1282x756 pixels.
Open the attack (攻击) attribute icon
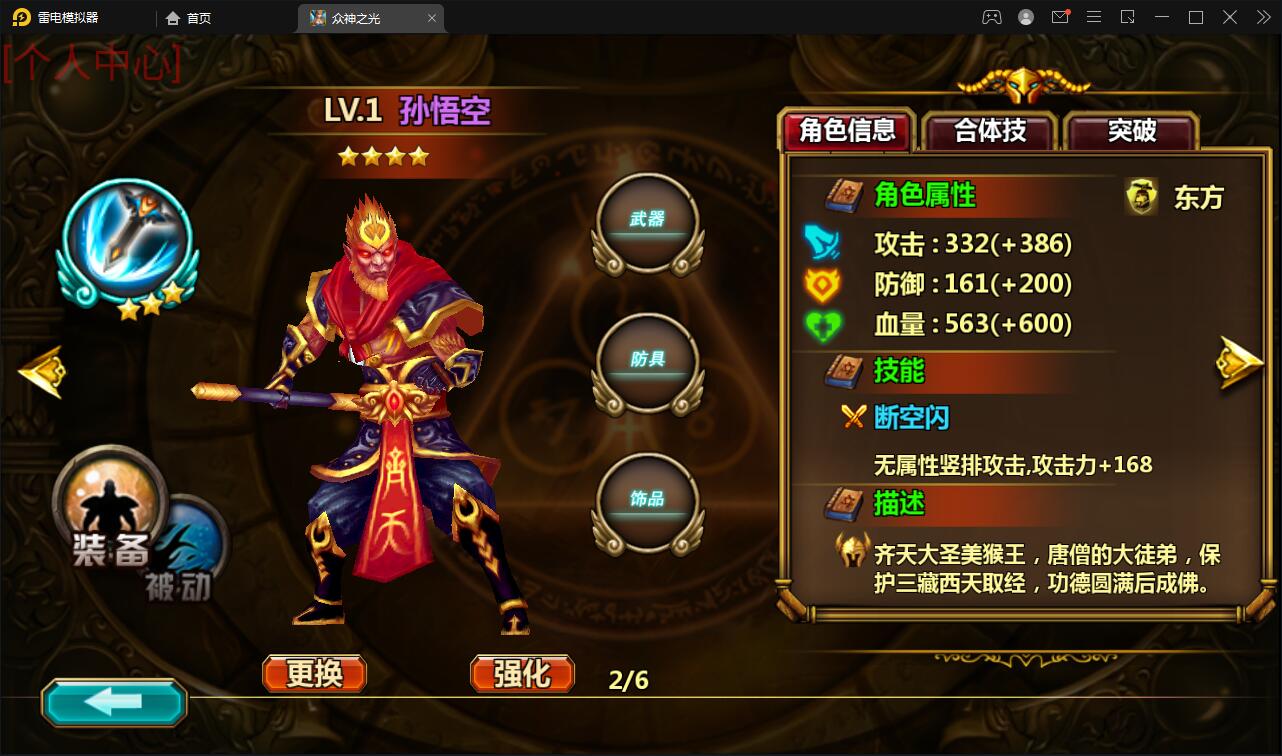click(823, 243)
